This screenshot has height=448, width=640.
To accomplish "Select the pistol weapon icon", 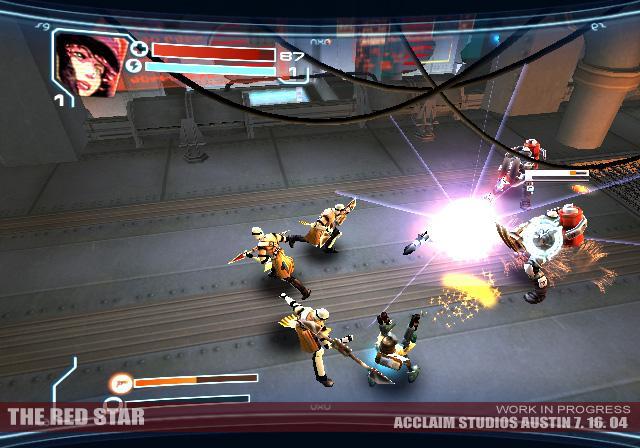I will [121, 381].
